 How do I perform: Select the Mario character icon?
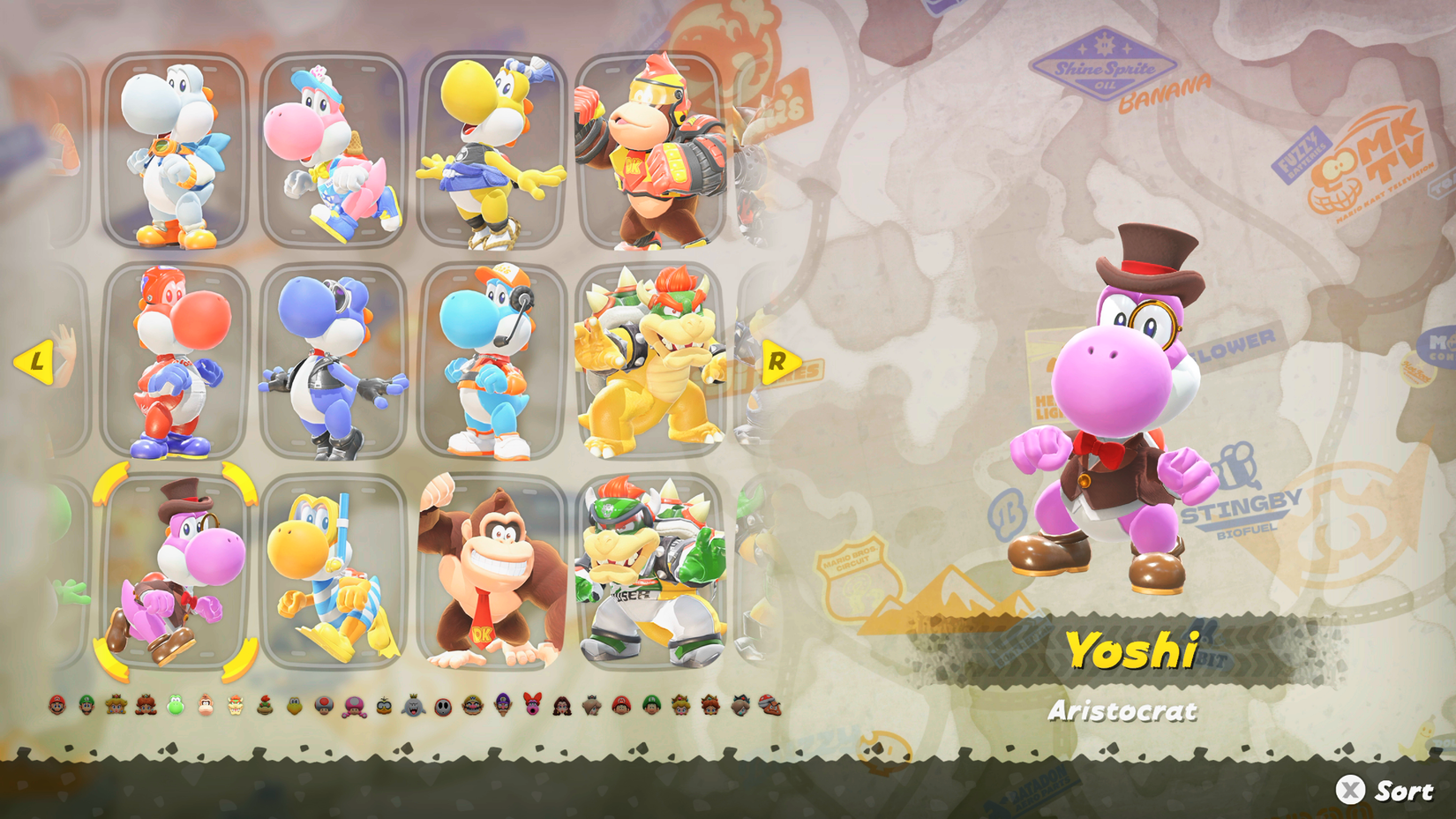[56, 706]
